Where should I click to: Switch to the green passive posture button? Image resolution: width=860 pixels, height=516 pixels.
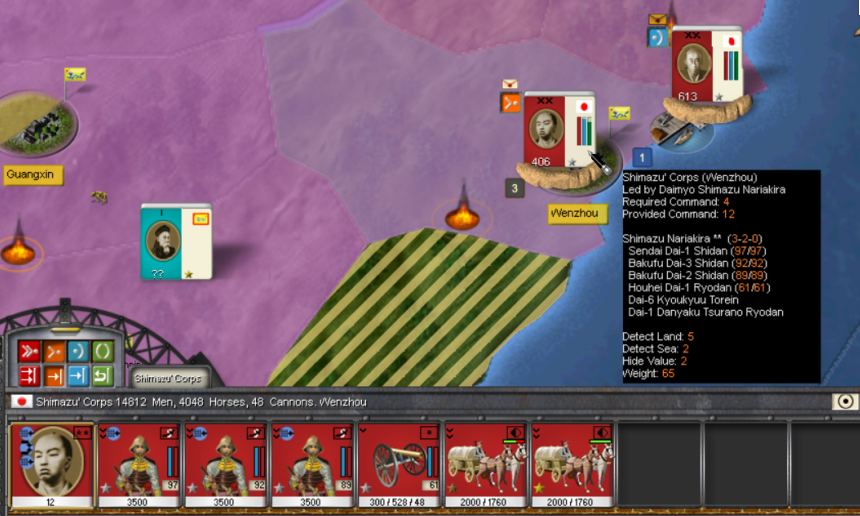[x=102, y=351]
